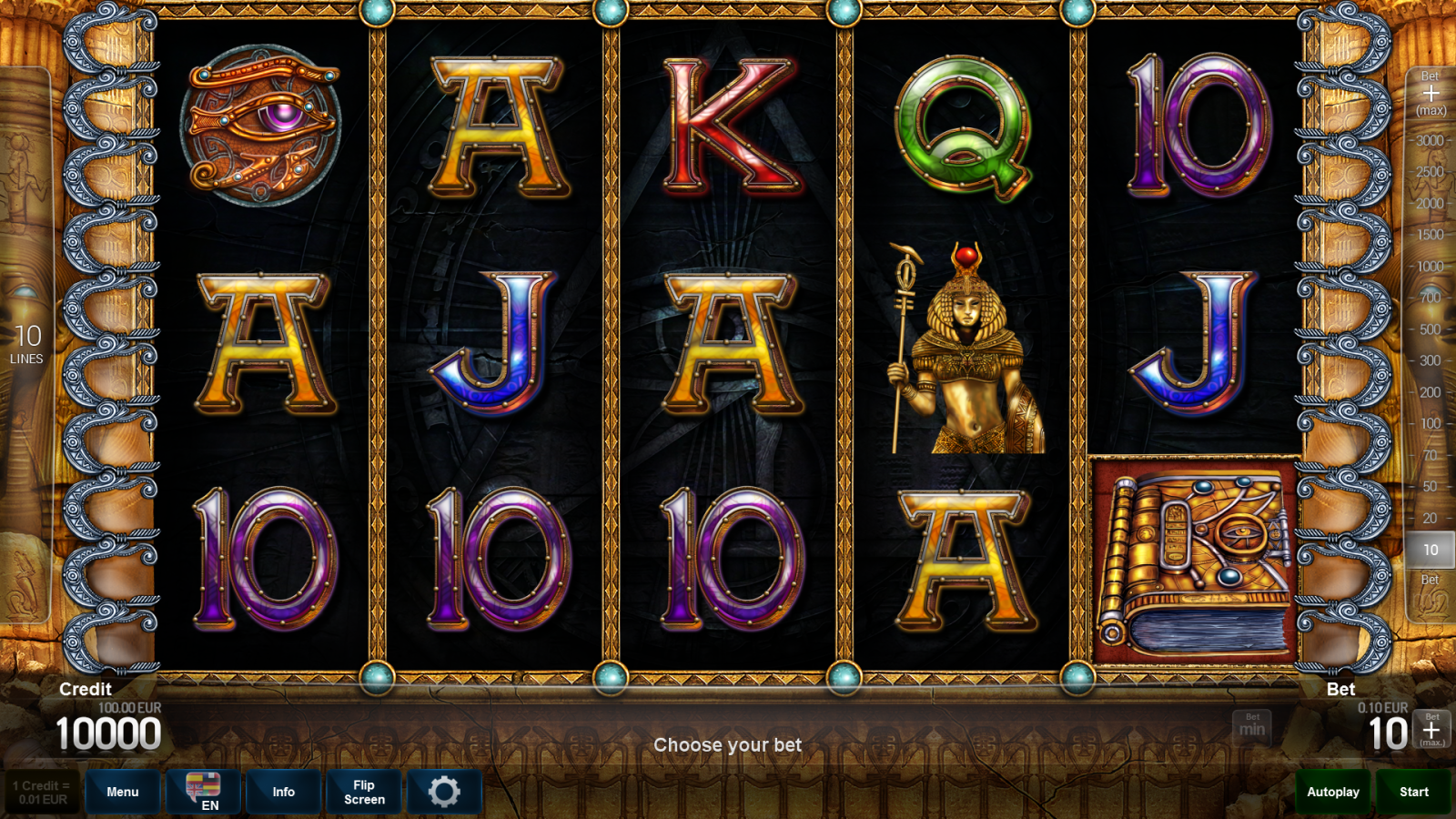Screen dimensions: 1456x819
Task: Click the golden book symbol on reel five
Action: coord(1192,555)
